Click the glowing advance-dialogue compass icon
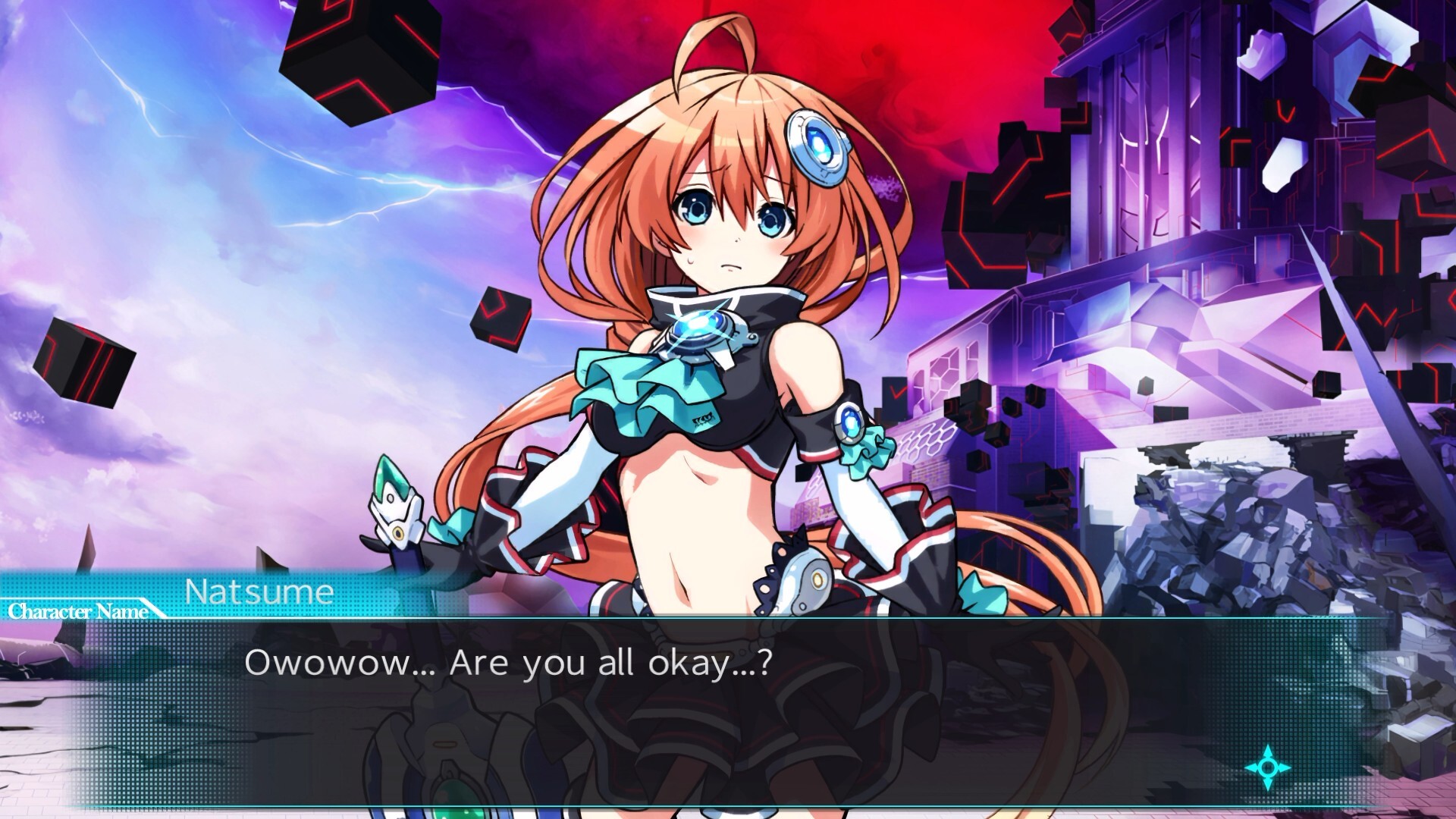This screenshot has width=1456, height=819. point(1268,767)
